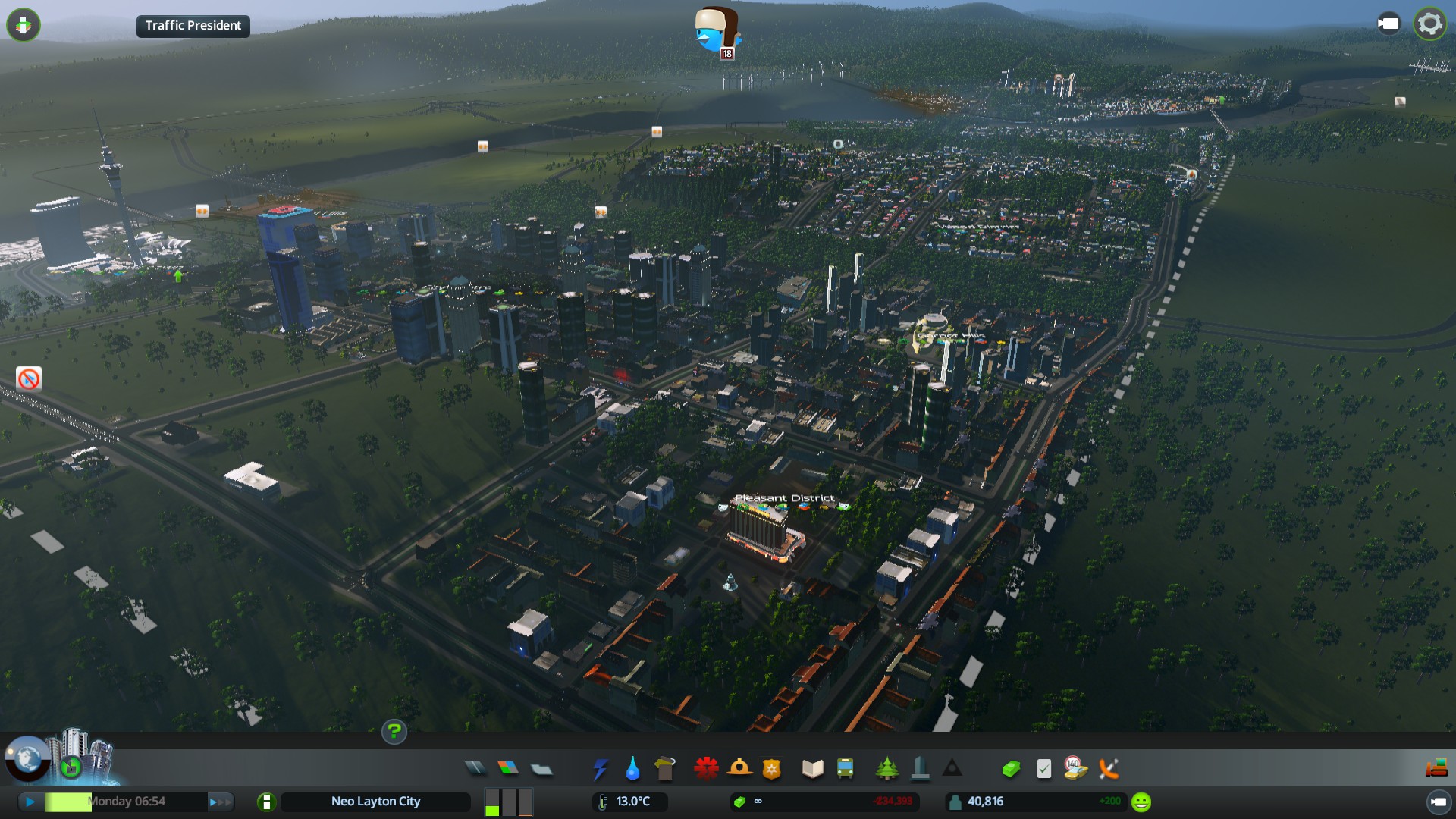The image size is (1456, 819).
Task: Select the Fire Department helmet icon
Action: (739, 769)
